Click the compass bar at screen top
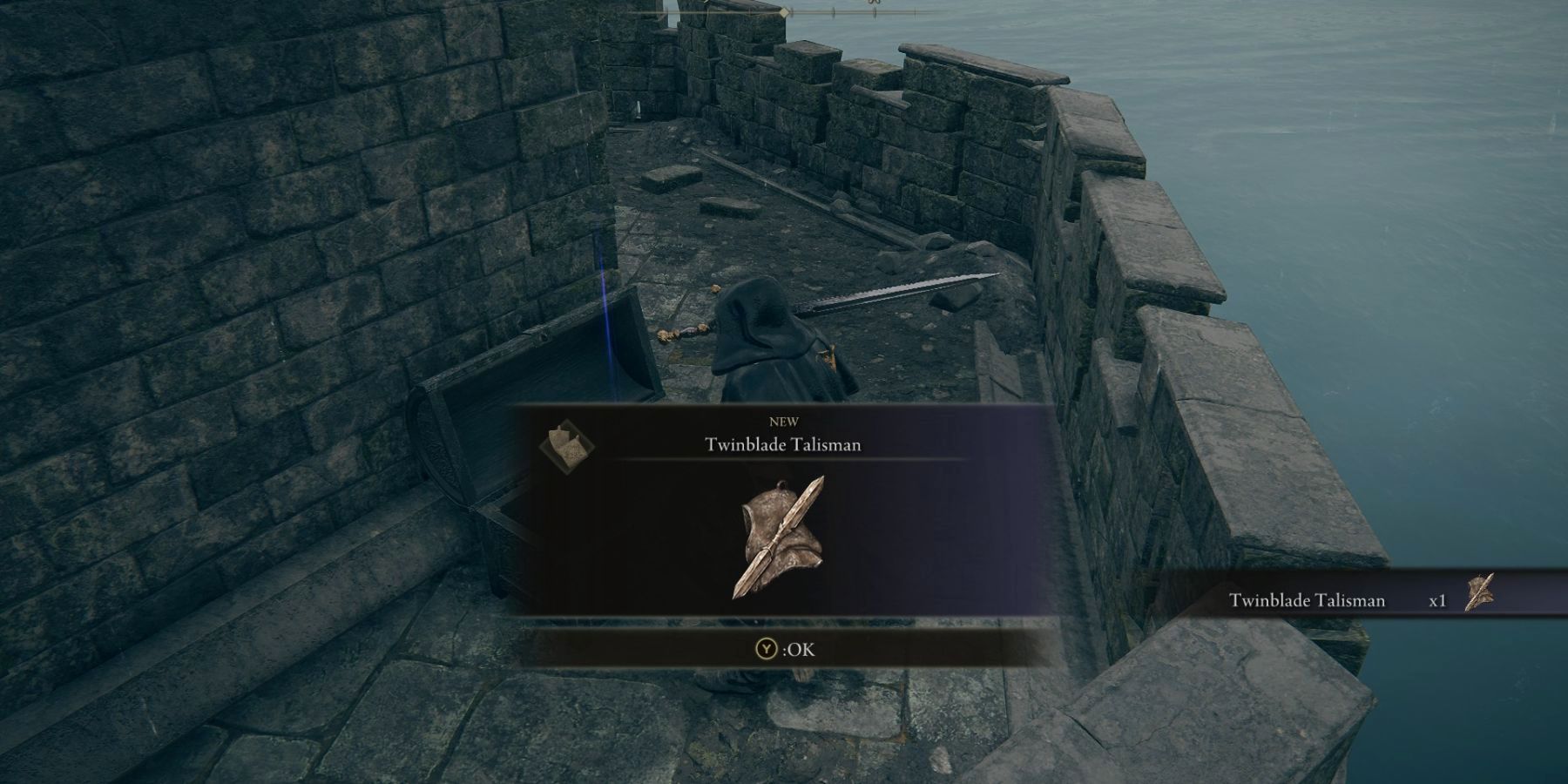This screenshot has width=1568, height=784. (x=784, y=12)
